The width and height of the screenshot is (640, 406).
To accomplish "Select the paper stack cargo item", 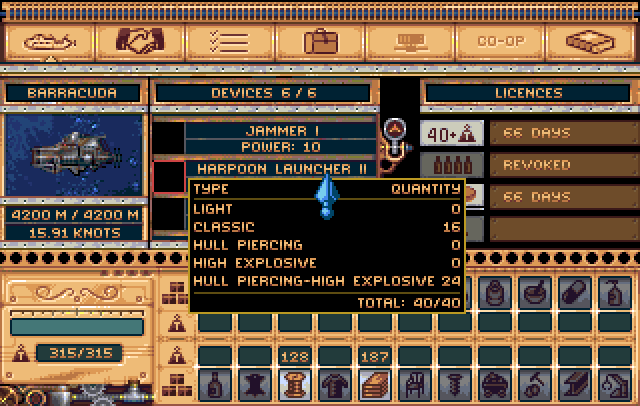I will (375, 384).
